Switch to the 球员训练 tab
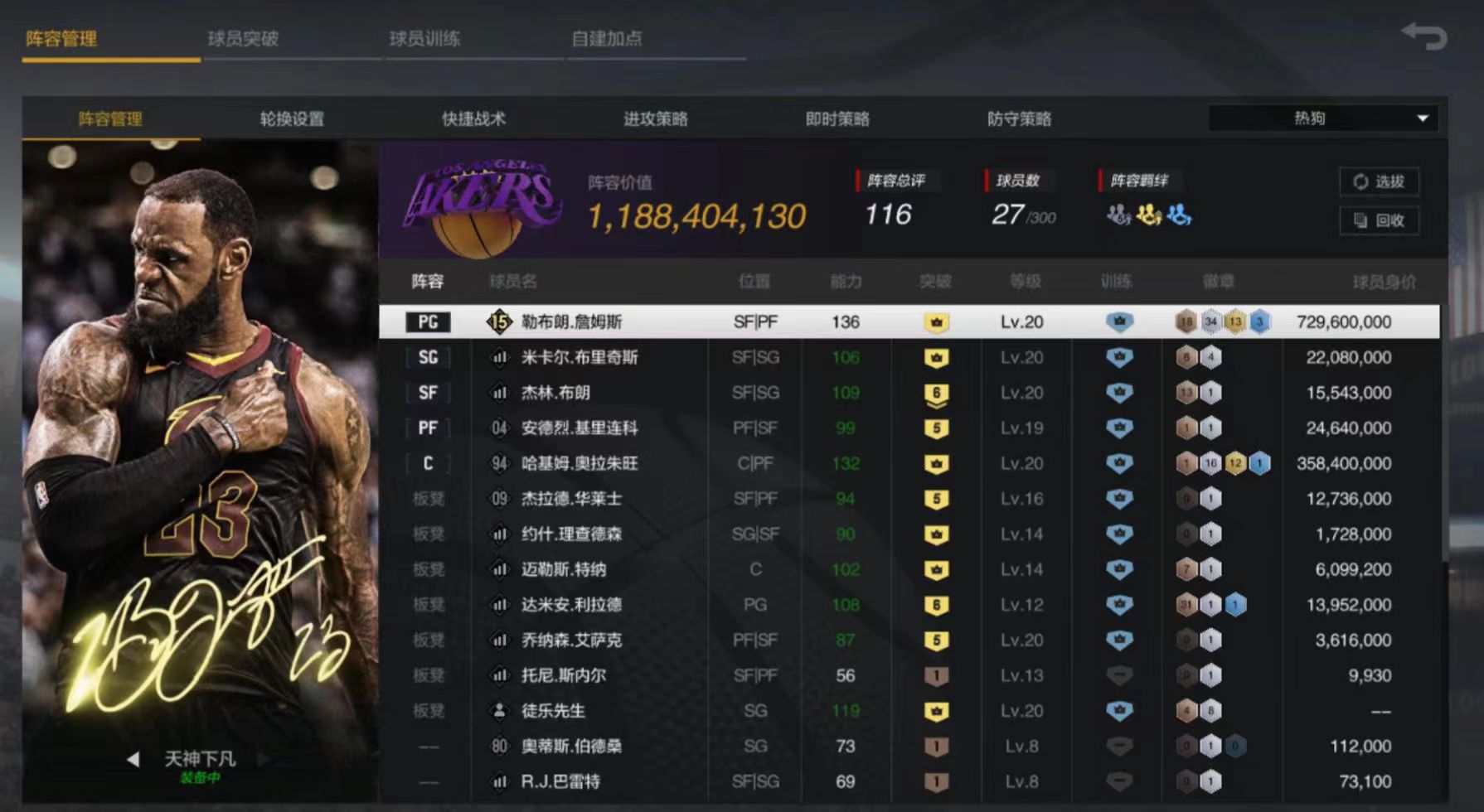1484x812 pixels. tap(424, 38)
